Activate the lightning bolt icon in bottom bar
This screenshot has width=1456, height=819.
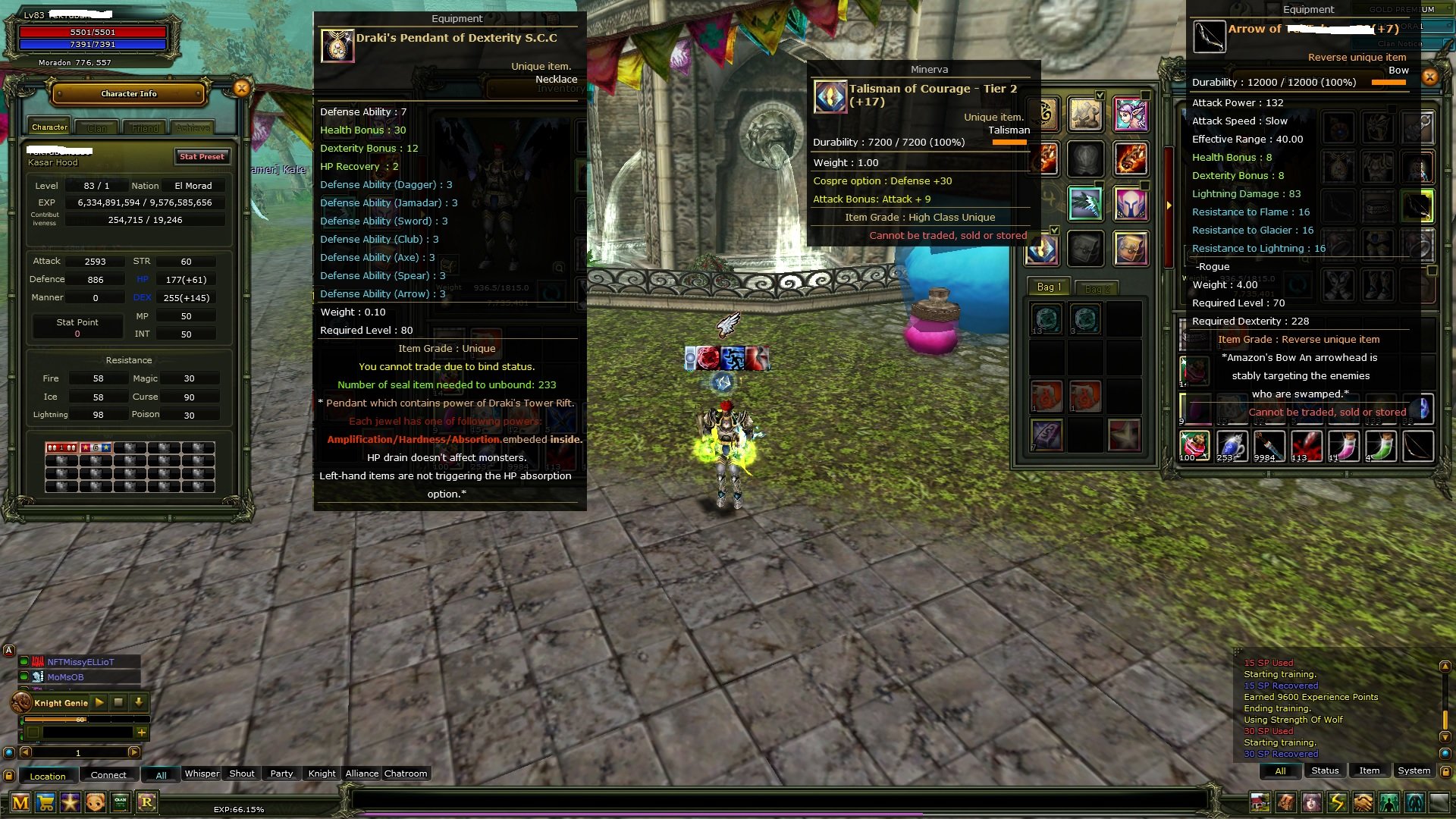[x=1337, y=802]
